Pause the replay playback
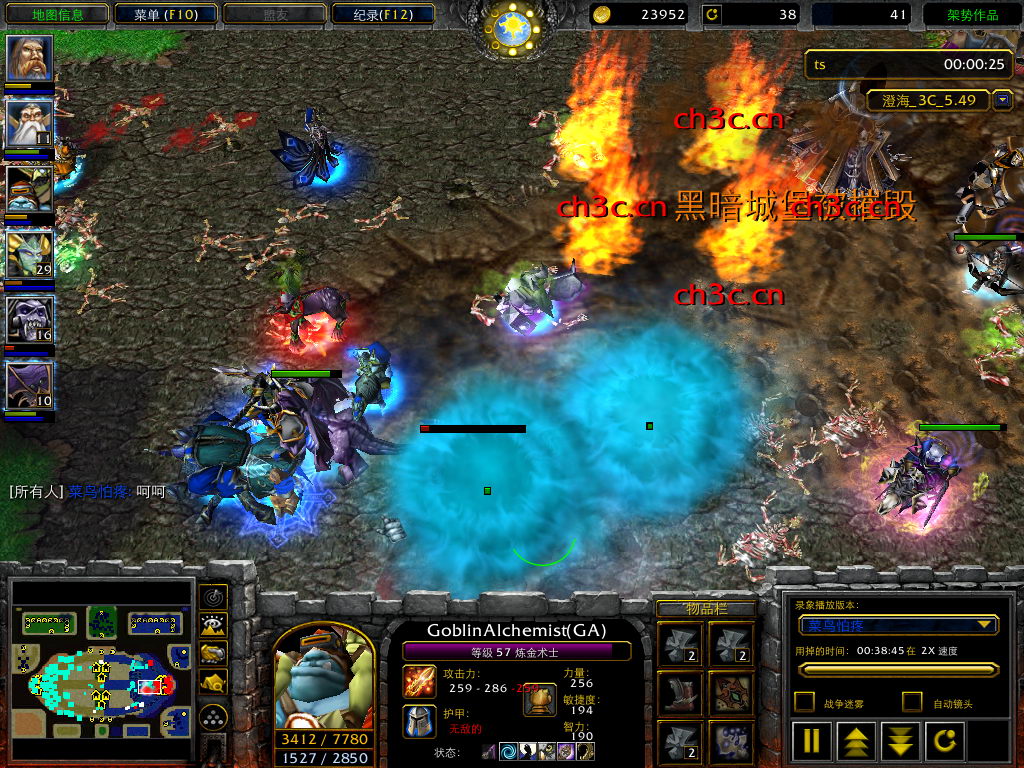1024x768 pixels. (x=812, y=740)
